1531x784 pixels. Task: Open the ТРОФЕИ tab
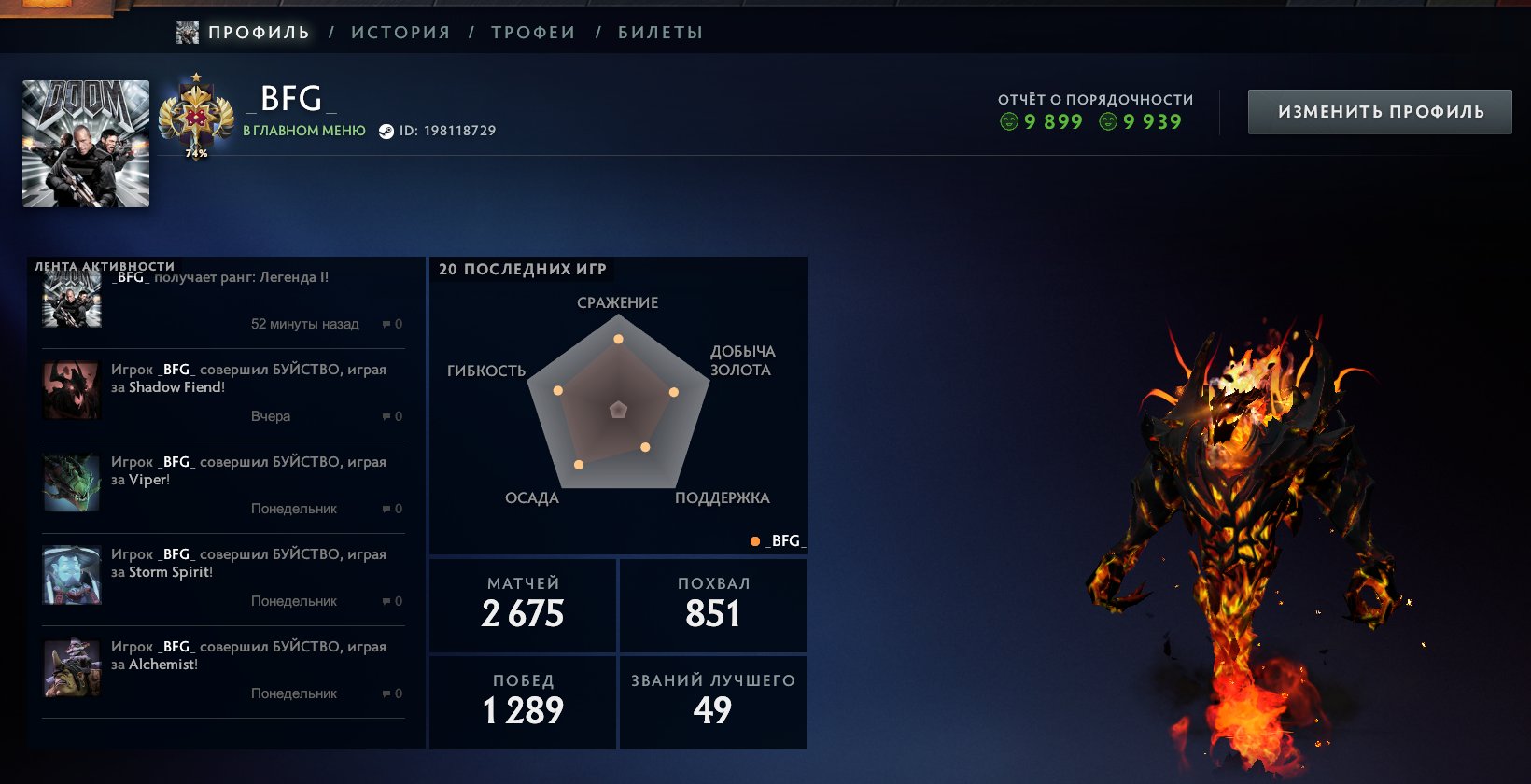point(533,31)
